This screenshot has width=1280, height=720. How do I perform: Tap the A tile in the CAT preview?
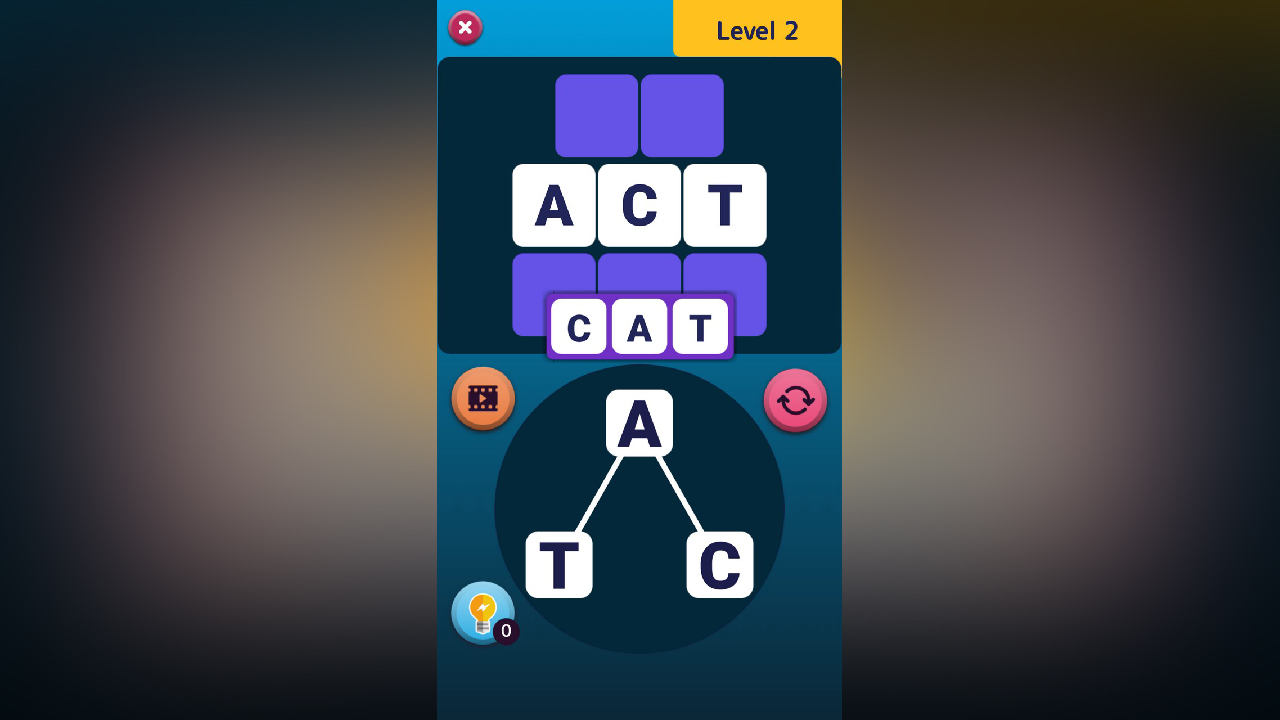(640, 328)
